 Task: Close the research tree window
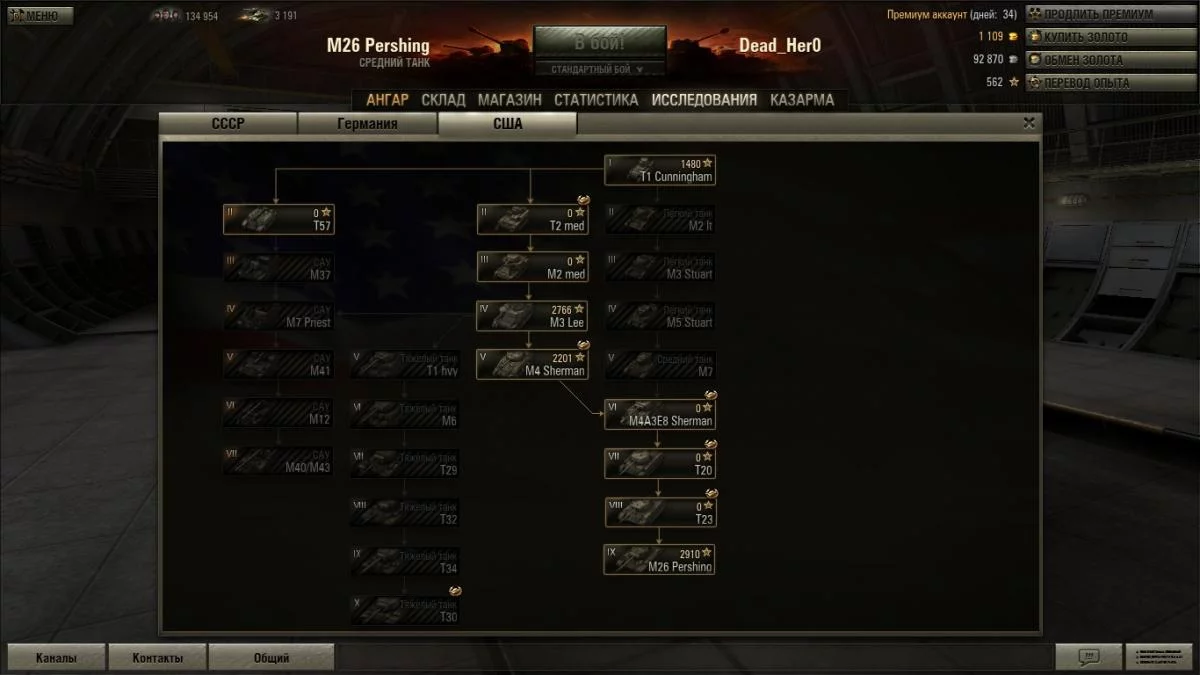pyautogui.click(x=1029, y=123)
